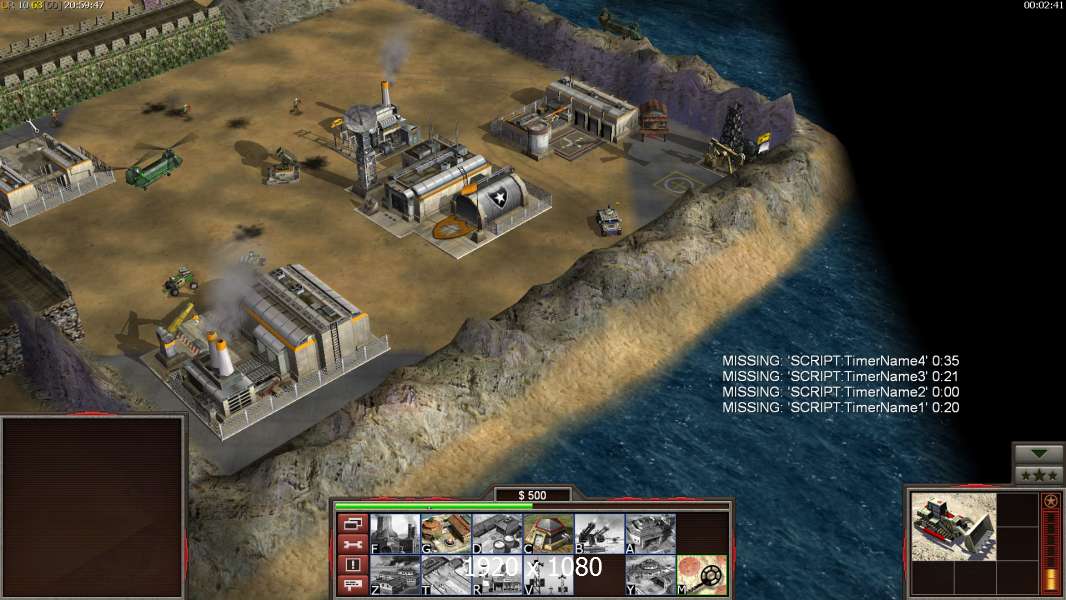Select the Barracks build icon marked G

[x=446, y=534]
